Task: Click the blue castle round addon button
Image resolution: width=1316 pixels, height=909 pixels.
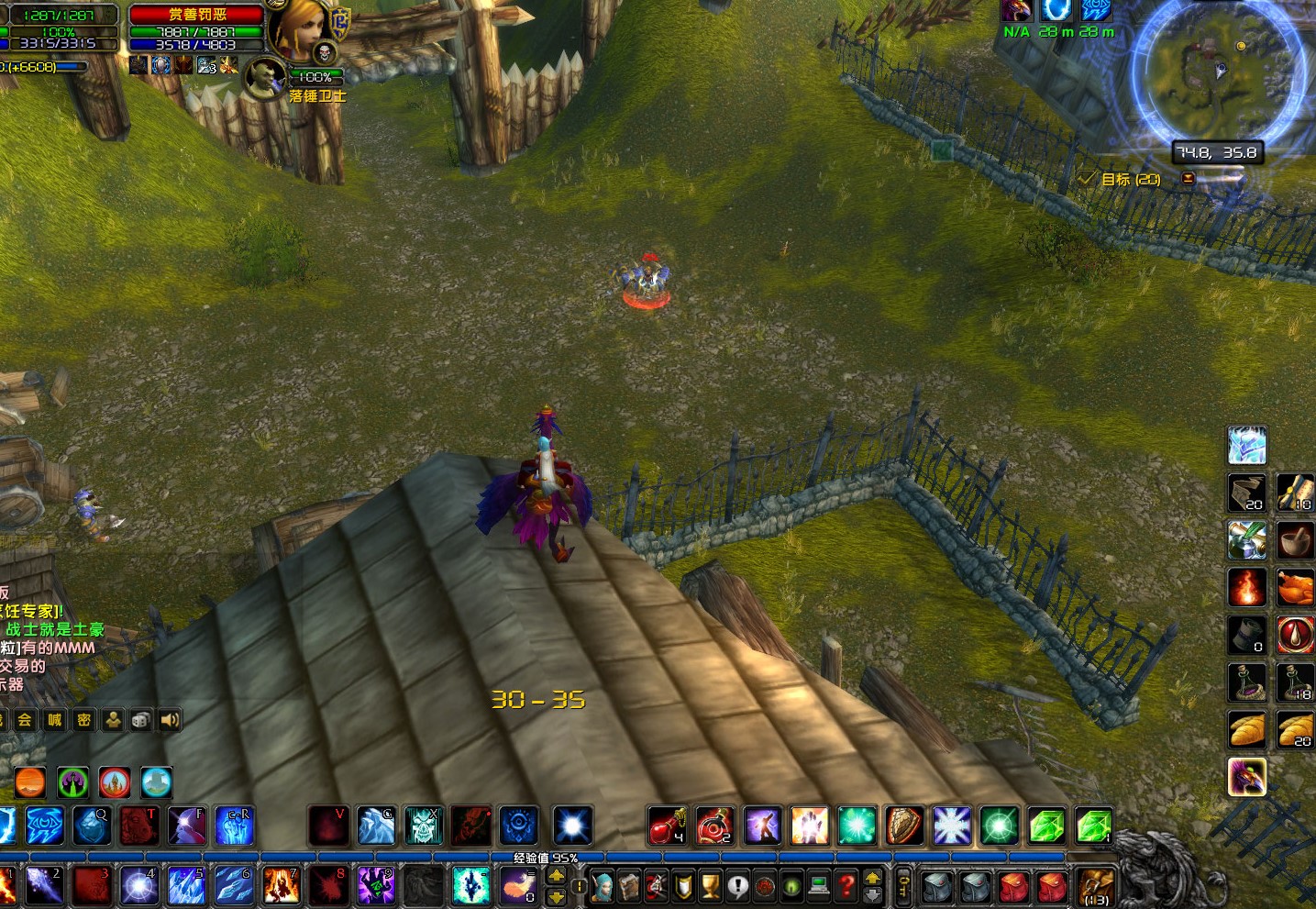Action: [156, 782]
